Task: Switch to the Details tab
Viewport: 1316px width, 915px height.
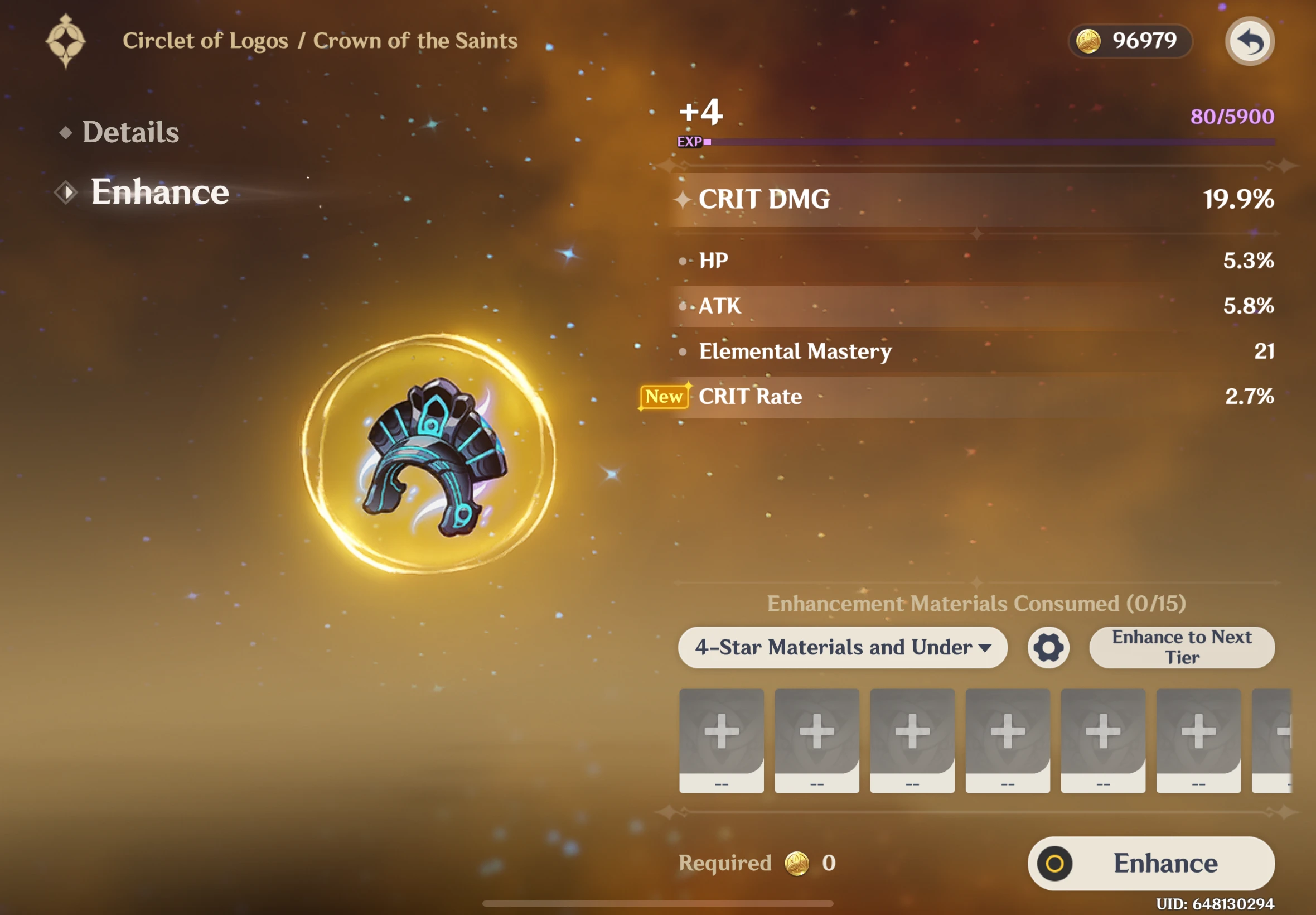Action: click(x=130, y=132)
